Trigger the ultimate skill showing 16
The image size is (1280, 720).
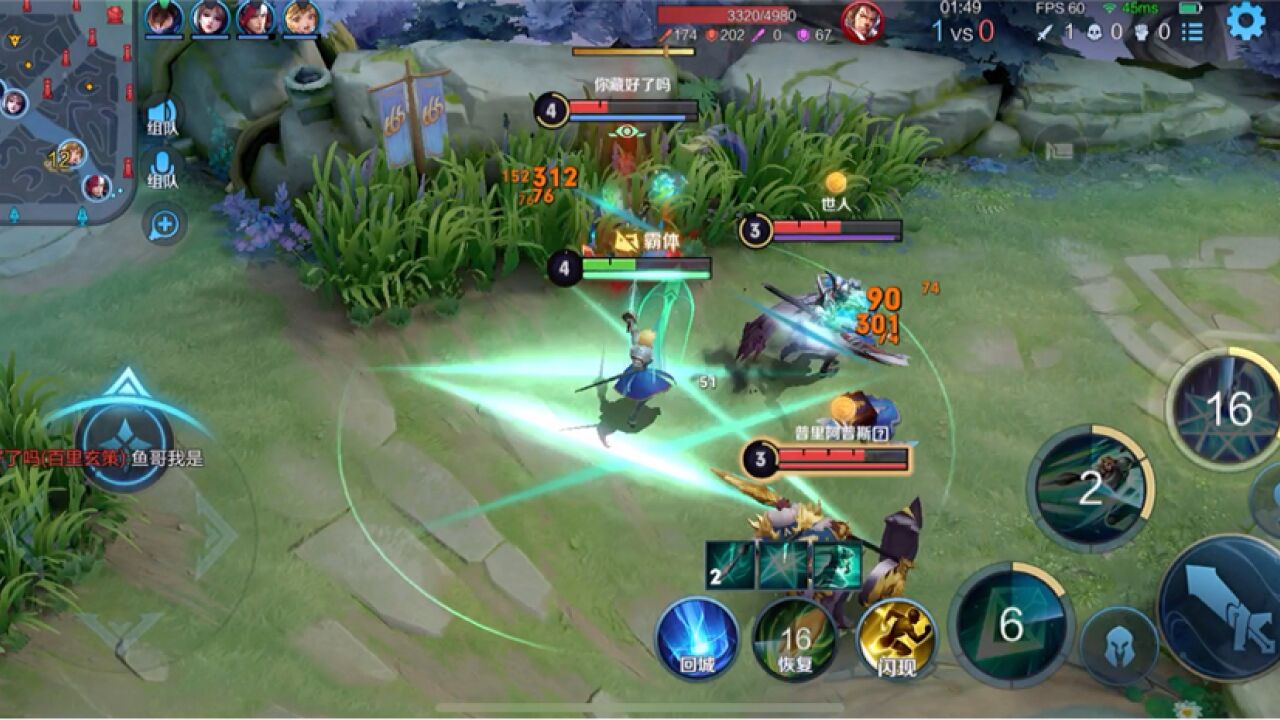pyautogui.click(x=1228, y=408)
